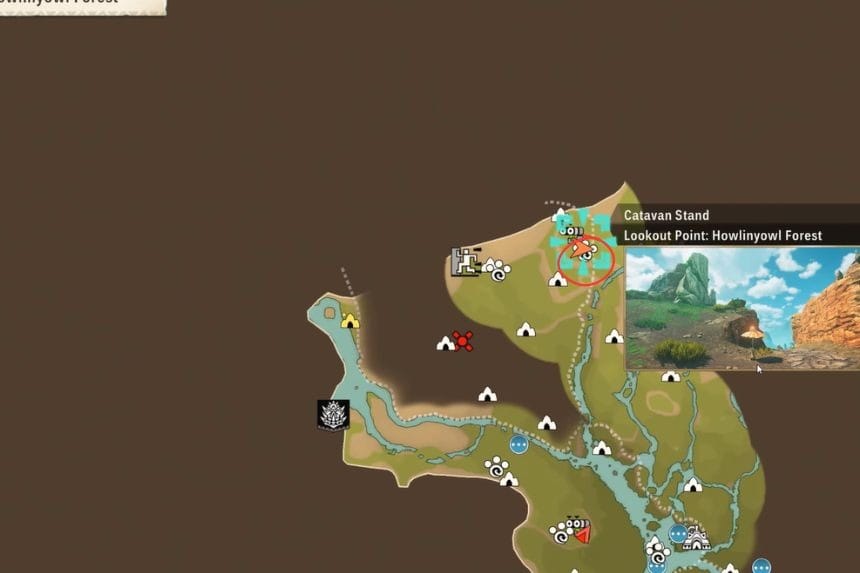Viewport: 860px width, 573px height.
Task: Select the white temple village icon
Action: click(696, 538)
